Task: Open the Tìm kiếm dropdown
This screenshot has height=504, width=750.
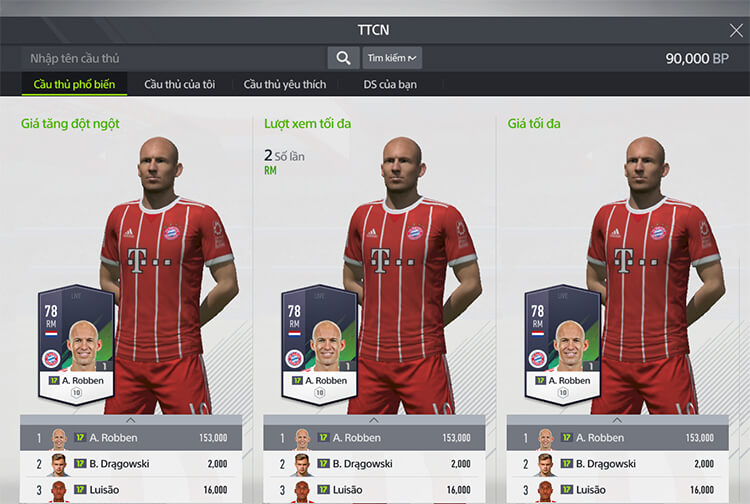Action: point(391,58)
